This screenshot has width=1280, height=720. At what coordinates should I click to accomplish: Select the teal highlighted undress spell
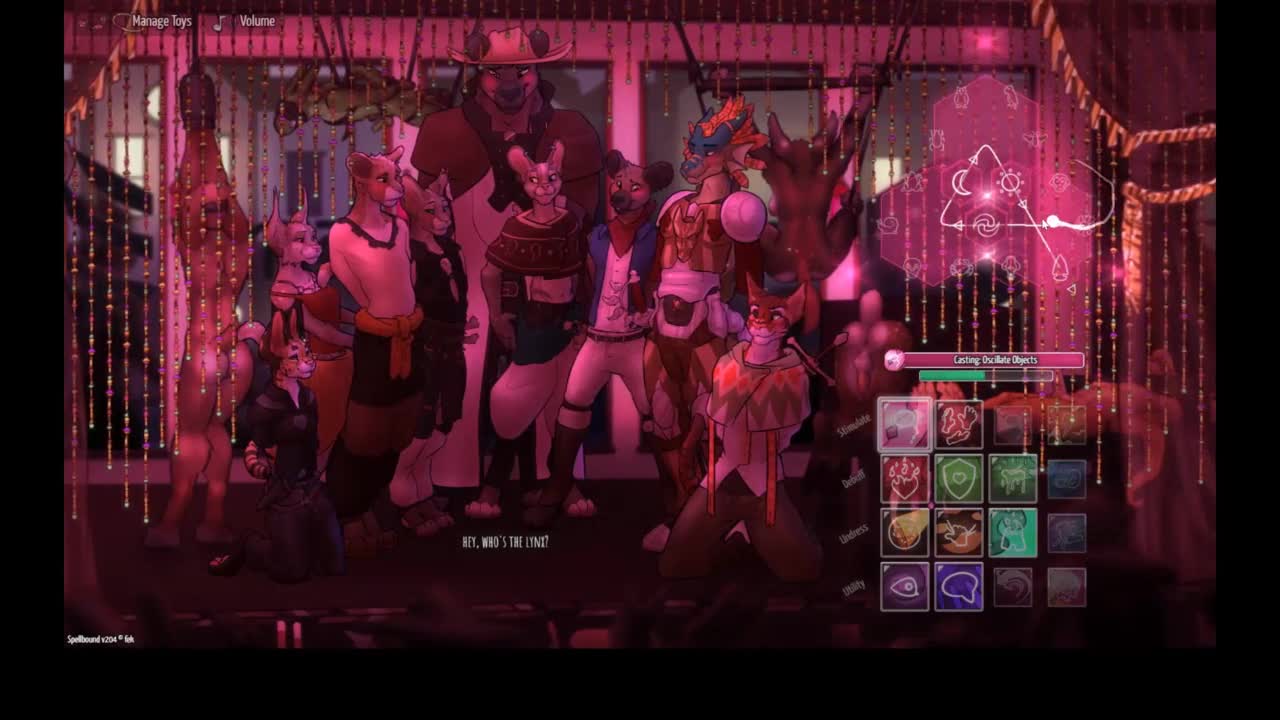coord(1013,533)
